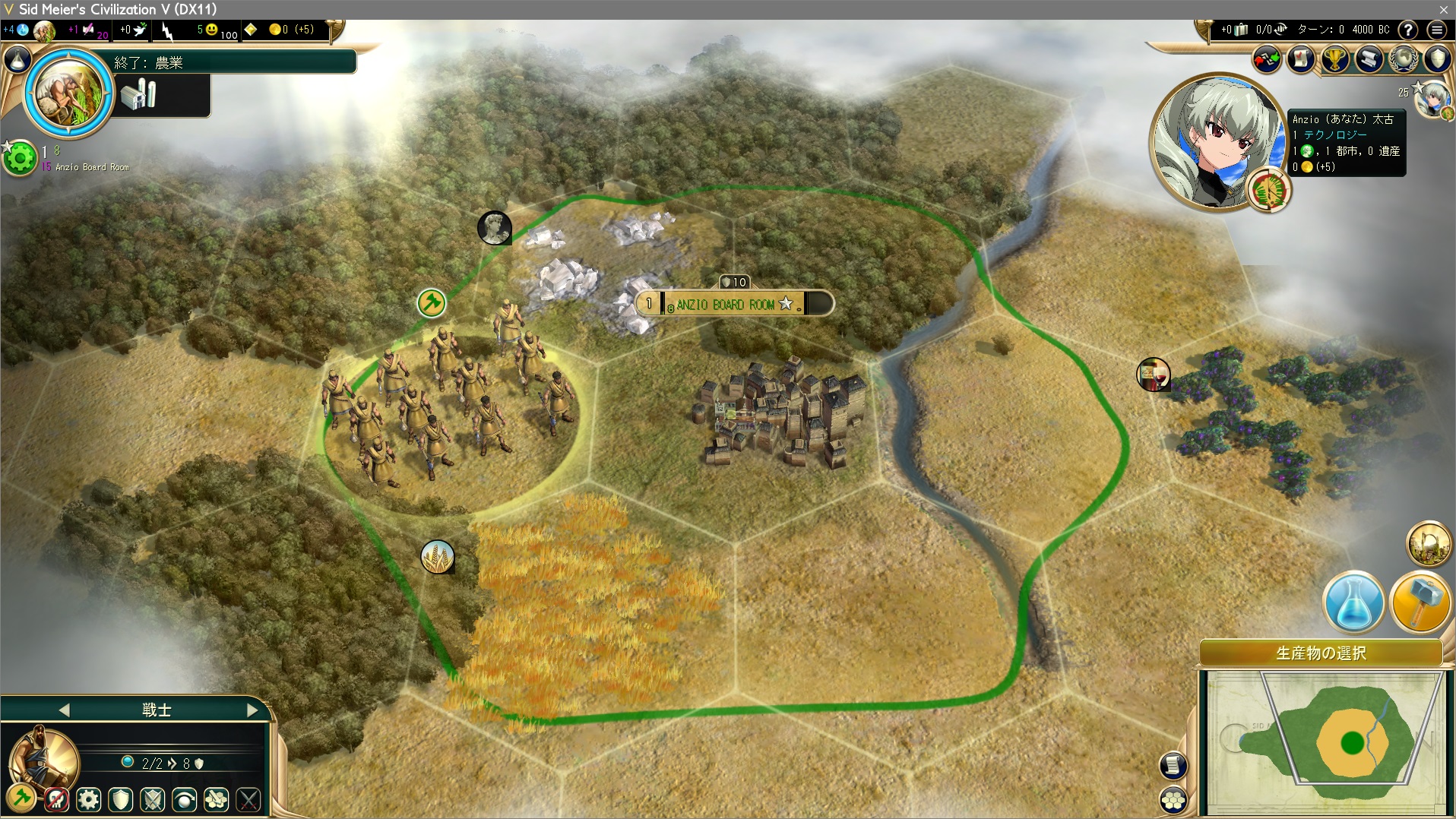Screen dimensions: 1456x819
Task: Open the military overview shield icon
Action: tap(1438, 59)
